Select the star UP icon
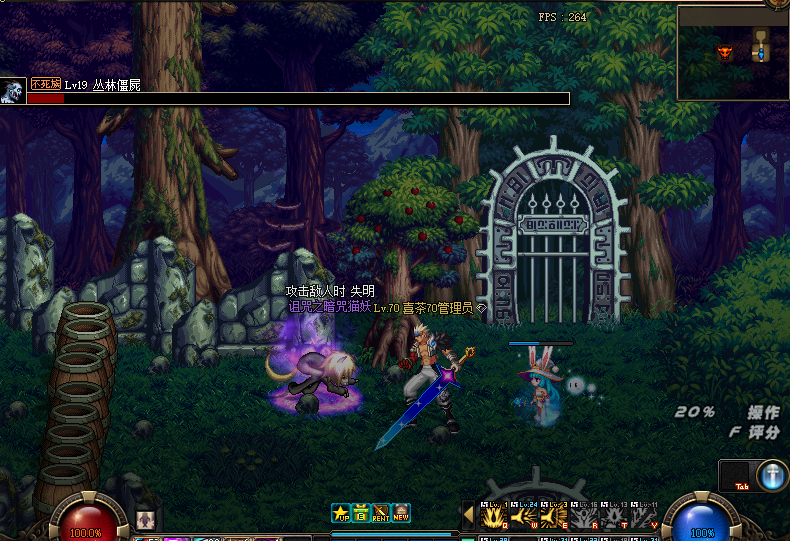This screenshot has width=790, height=541. [342, 513]
